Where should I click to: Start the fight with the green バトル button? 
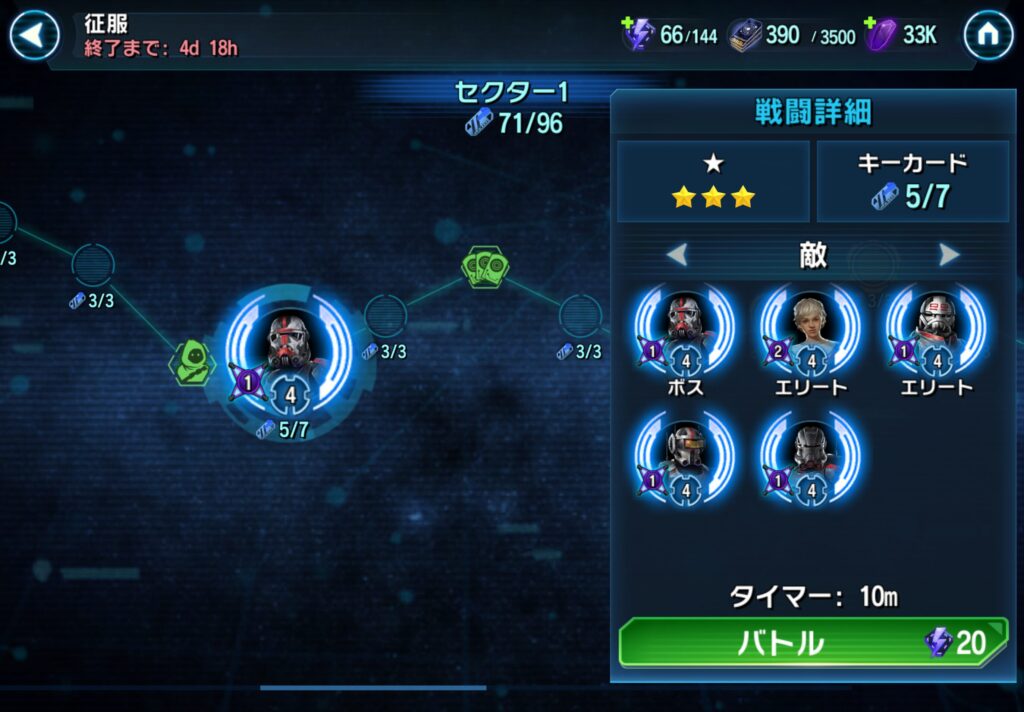click(811, 642)
